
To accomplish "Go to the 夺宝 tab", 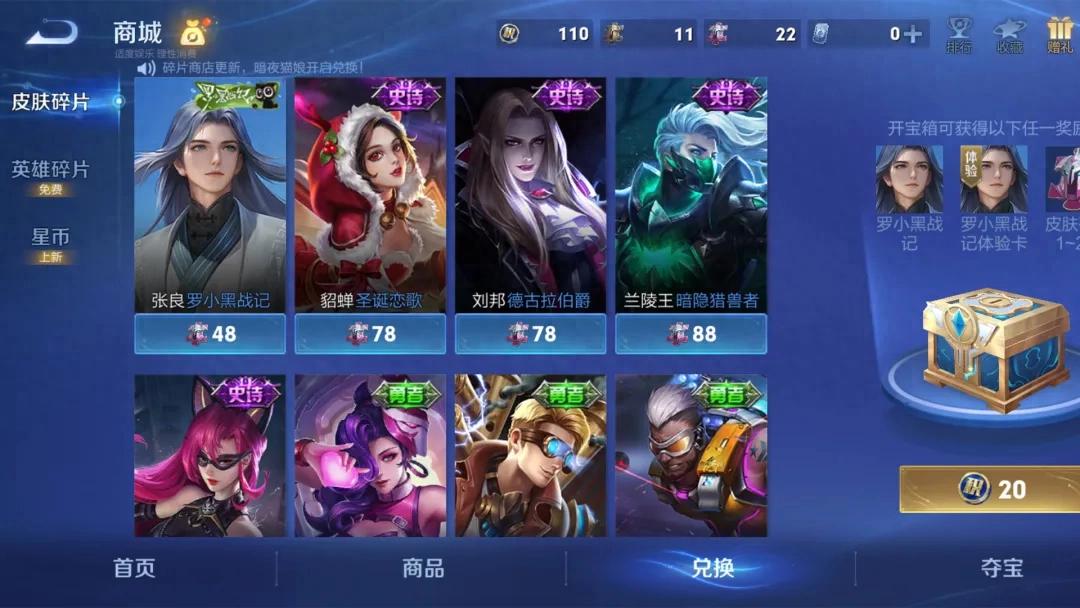I will tap(1002, 569).
